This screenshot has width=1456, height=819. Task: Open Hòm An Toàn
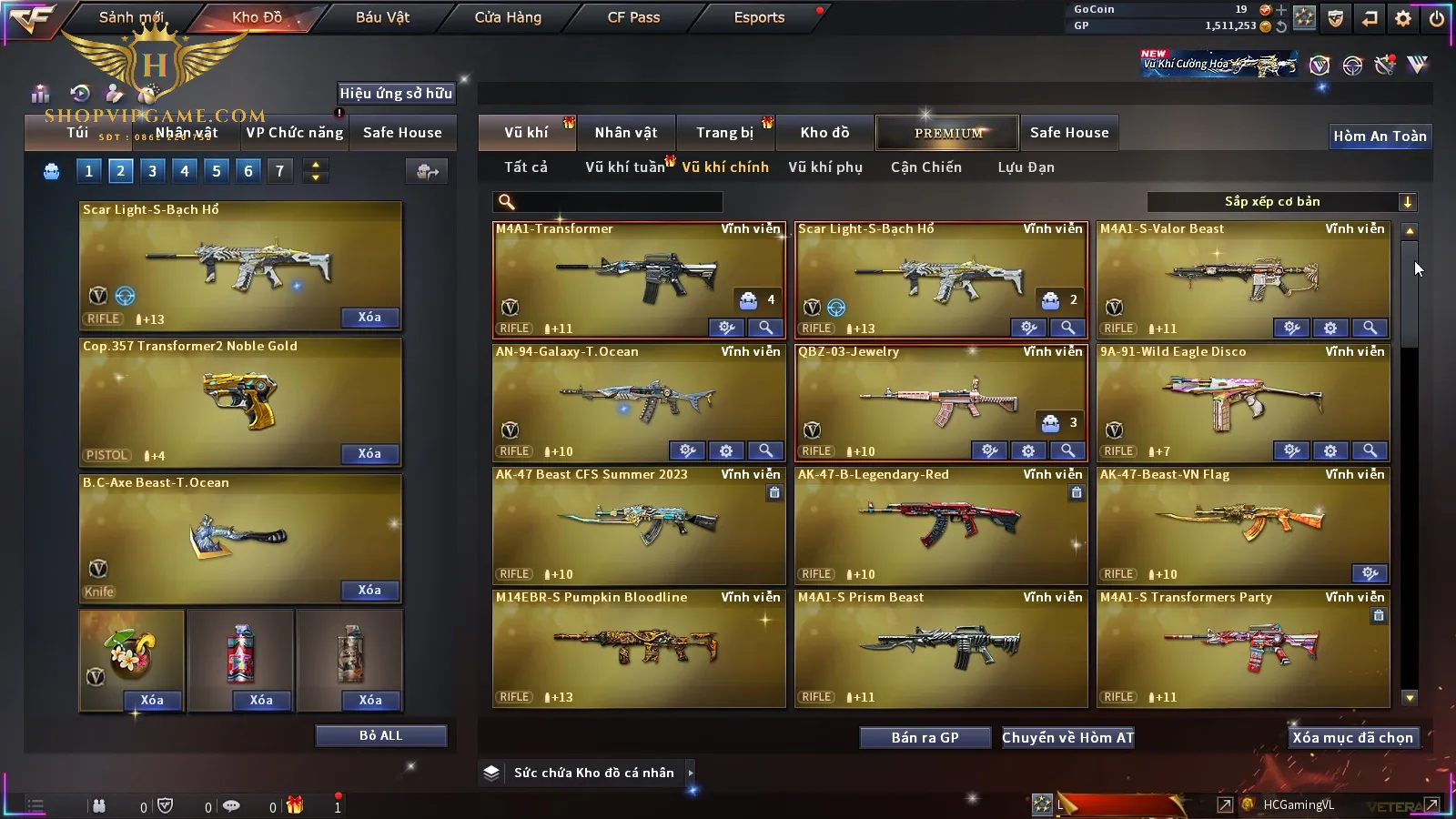pyautogui.click(x=1380, y=136)
